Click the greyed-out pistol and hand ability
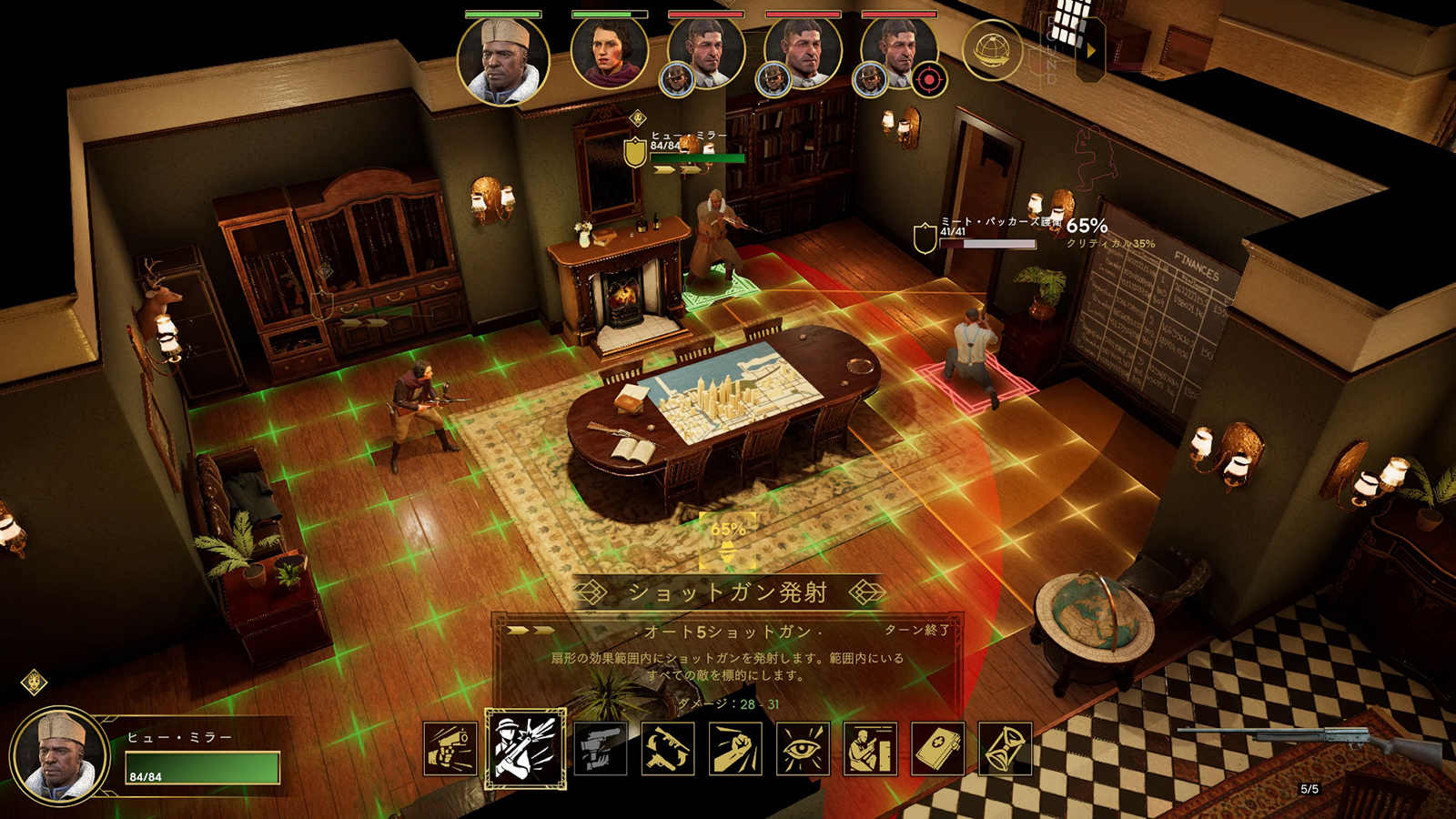 pos(600,749)
